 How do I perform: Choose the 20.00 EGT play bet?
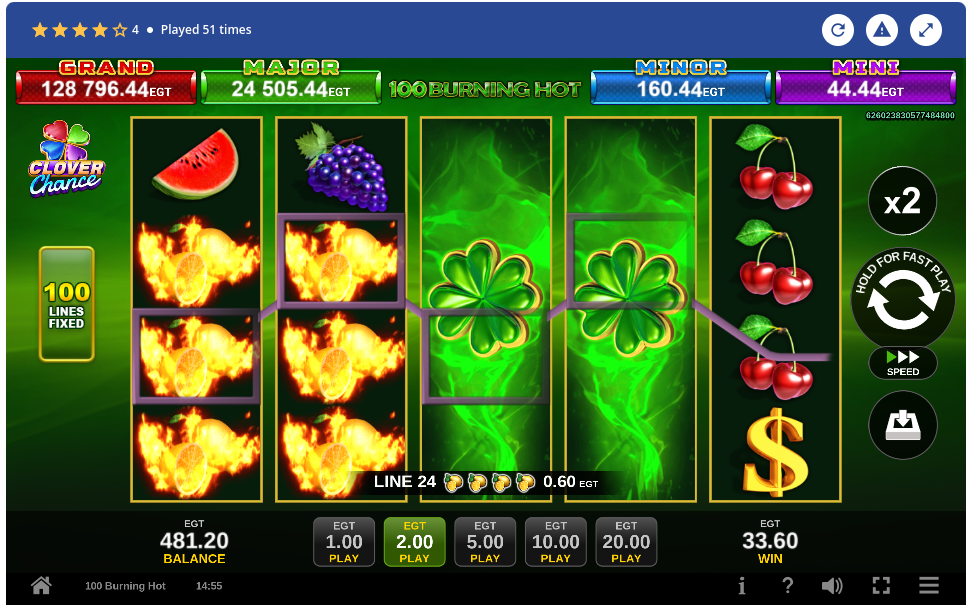click(x=626, y=542)
